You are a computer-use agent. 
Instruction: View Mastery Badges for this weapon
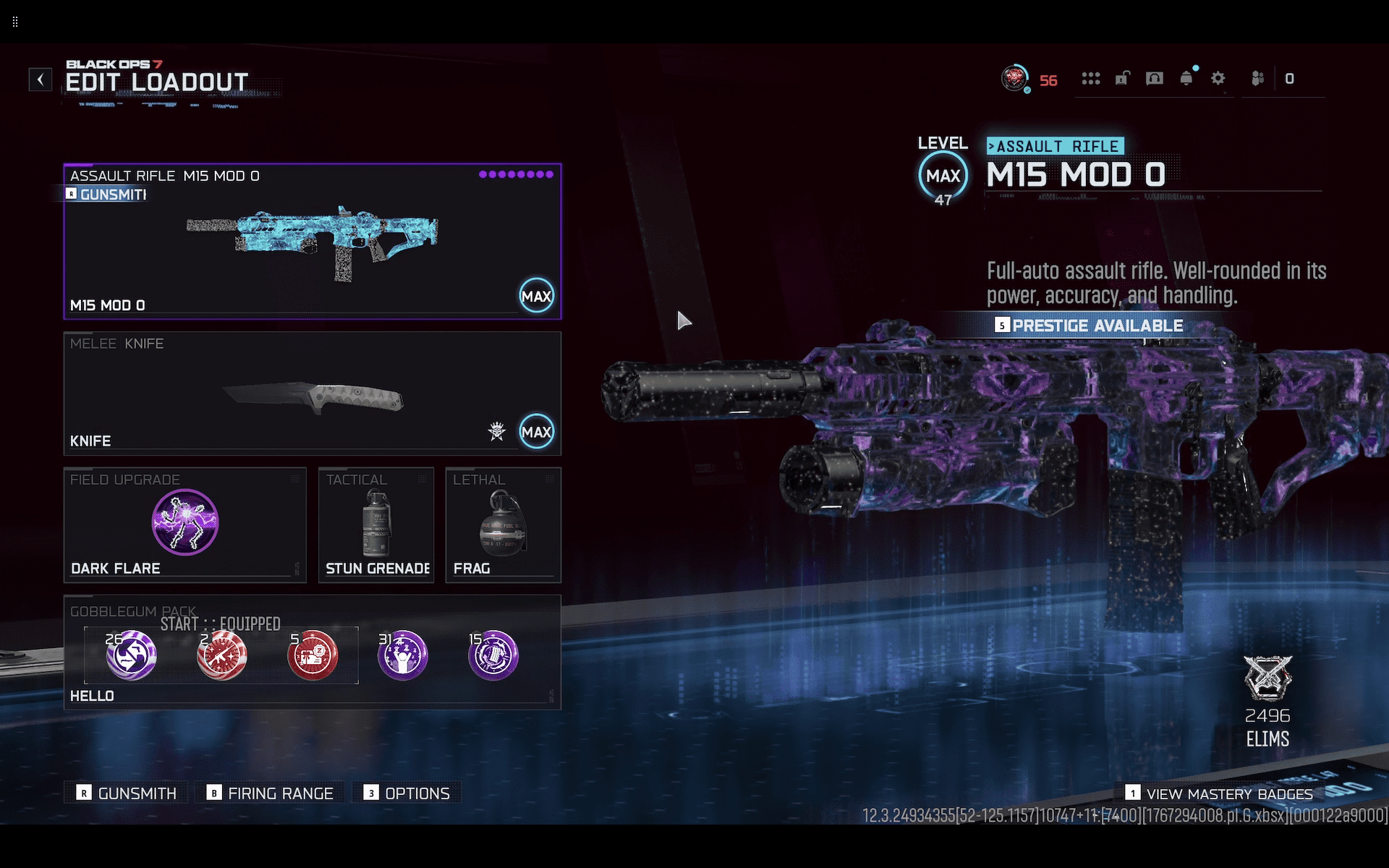(x=1220, y=793)
